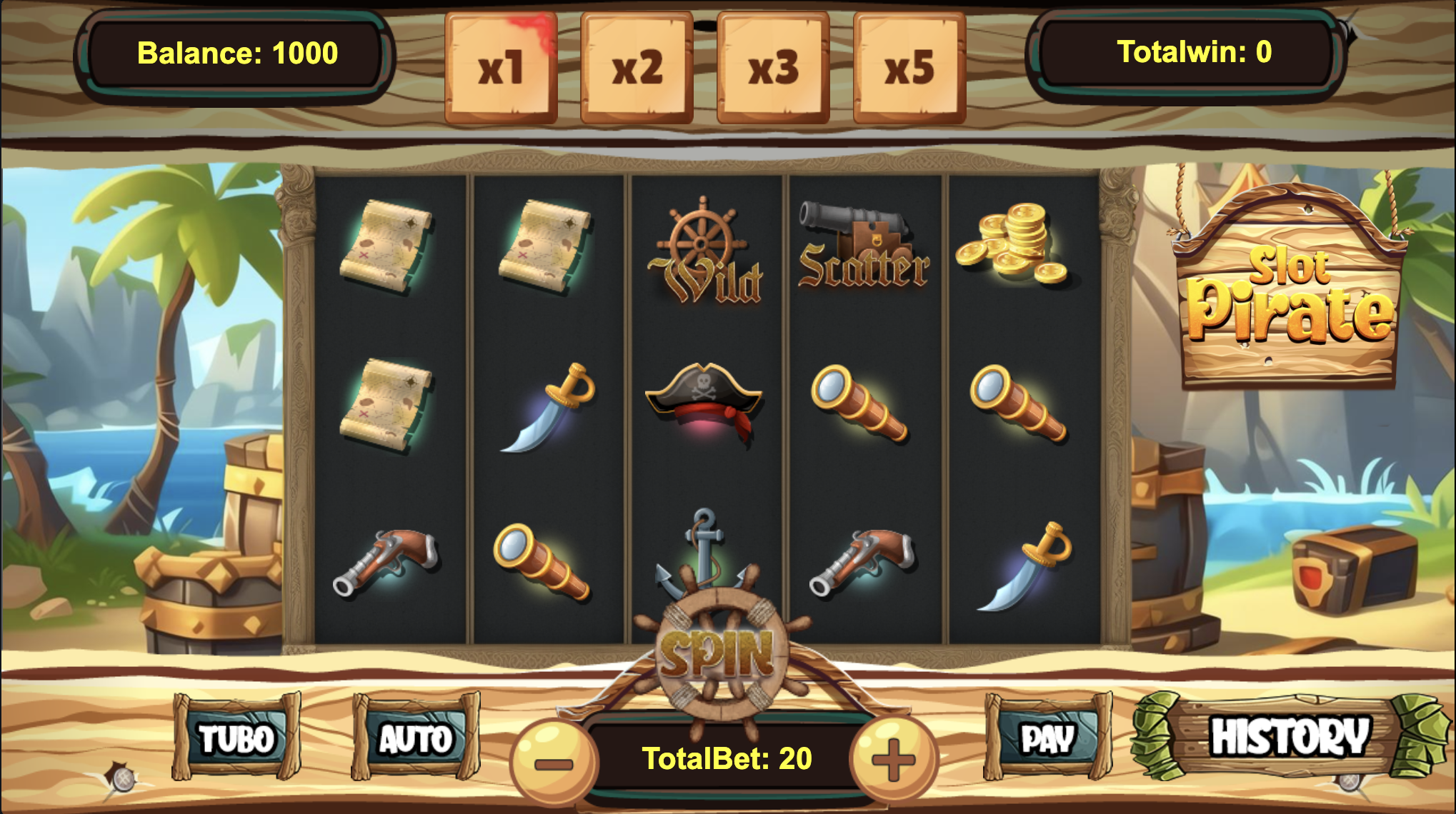Viewport: 1456px width, 814px height.
Task: Decrease the total bet with minus
Action: coord(553,761)
